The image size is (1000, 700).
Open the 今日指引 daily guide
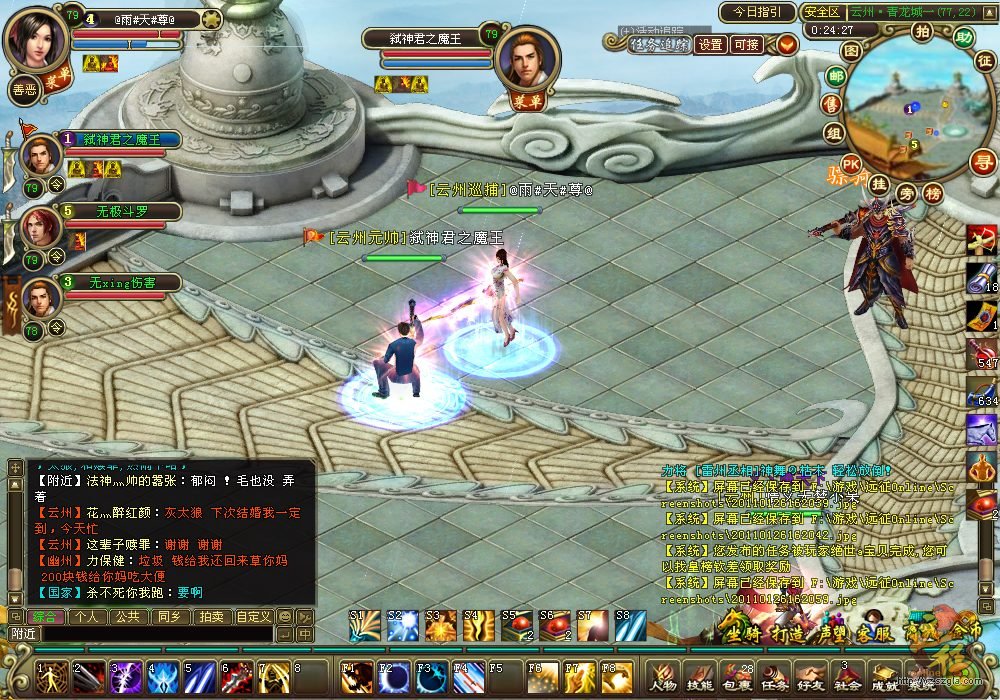[x=757, y=13]
